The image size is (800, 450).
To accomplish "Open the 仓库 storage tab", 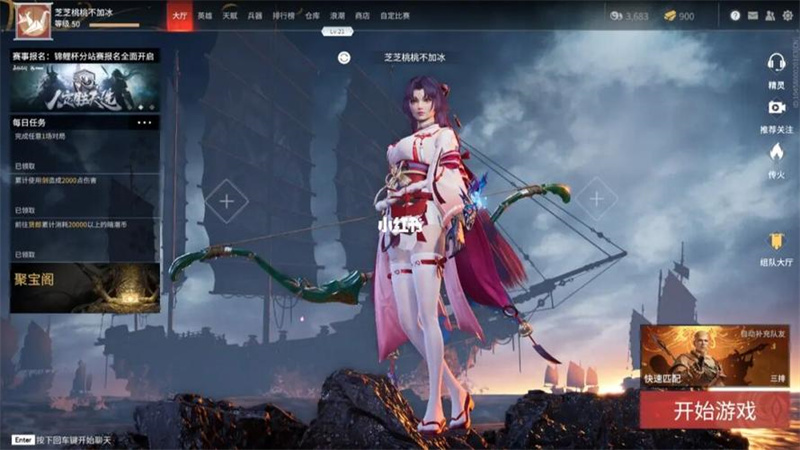I will coord(312,16).
